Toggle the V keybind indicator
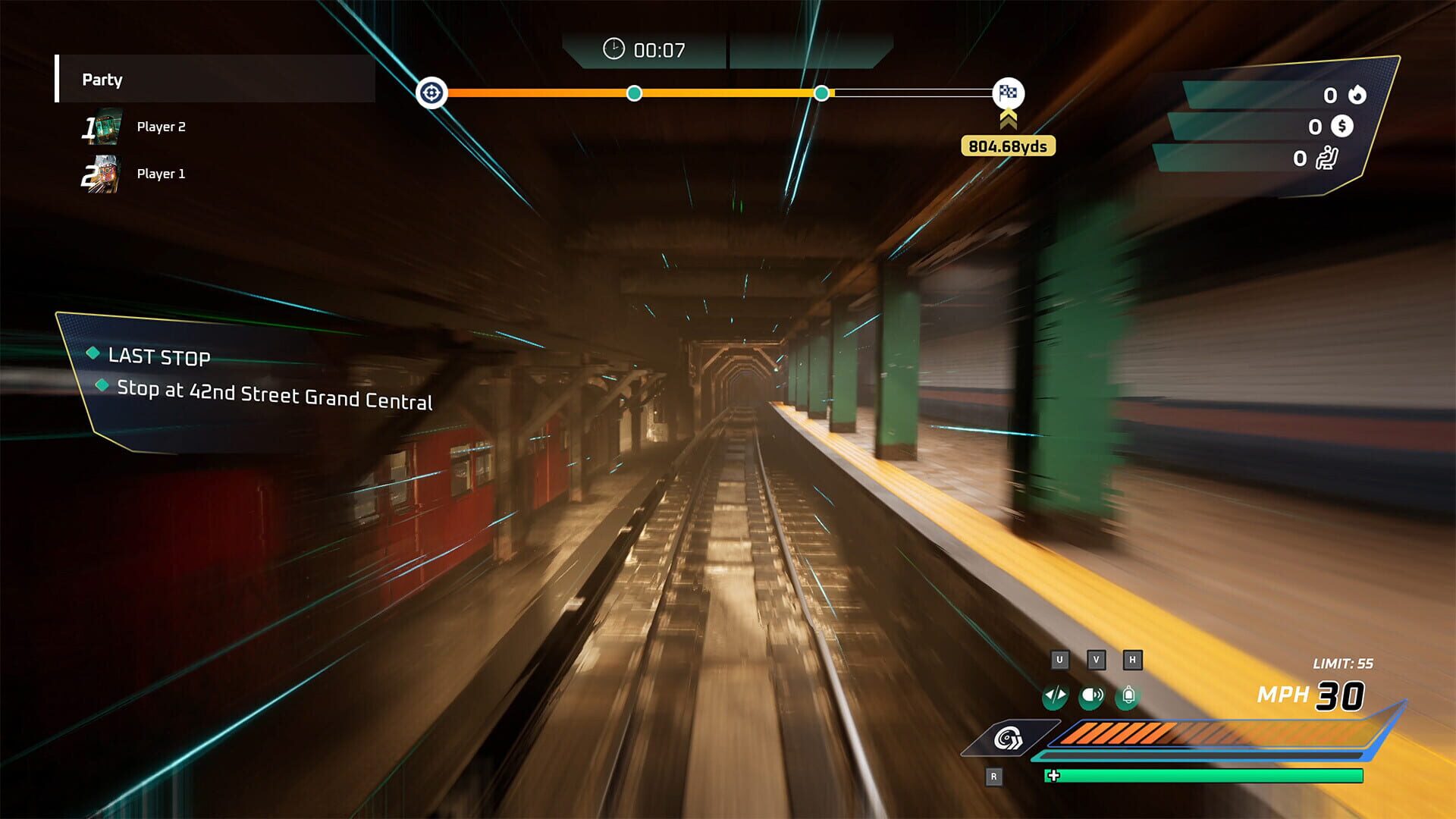Viewport: 1456px width, 819px height. coord(1094,661)
